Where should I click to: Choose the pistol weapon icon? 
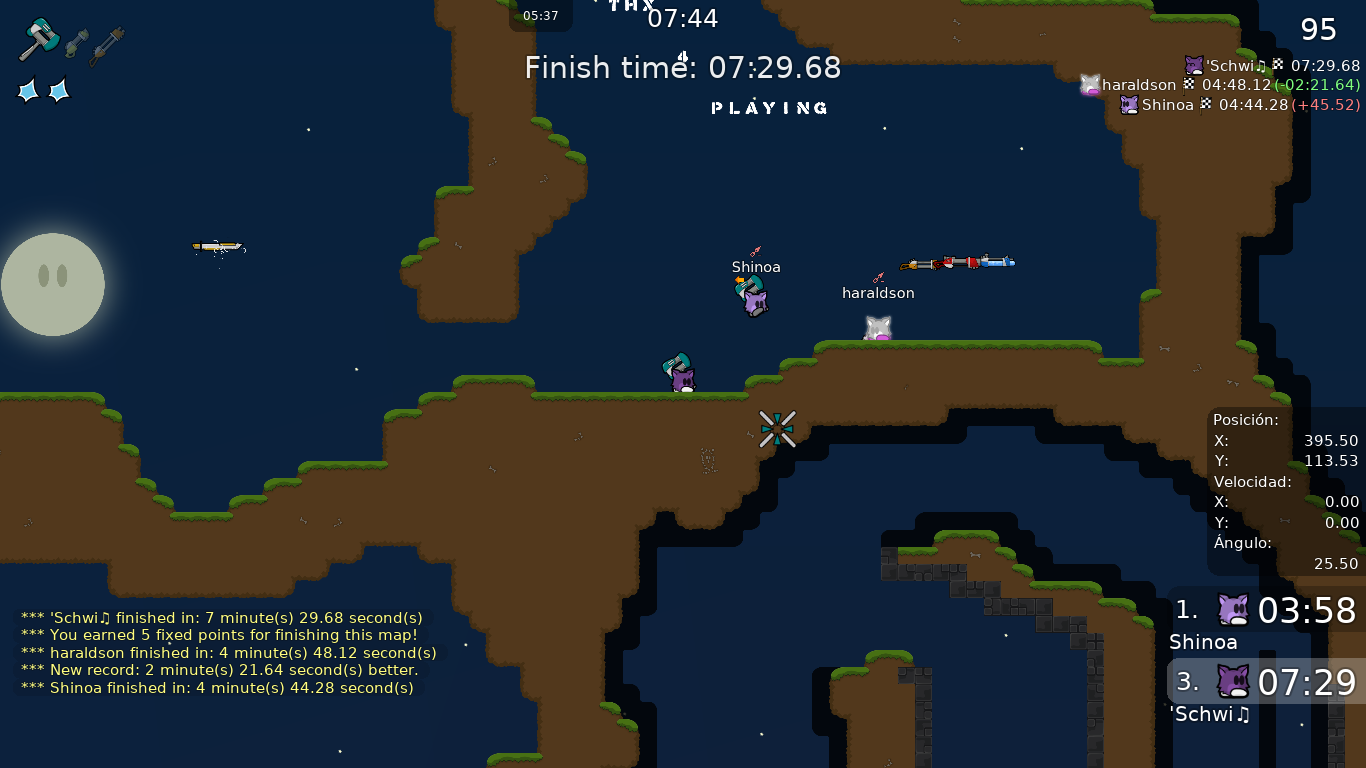coord(77,43)
